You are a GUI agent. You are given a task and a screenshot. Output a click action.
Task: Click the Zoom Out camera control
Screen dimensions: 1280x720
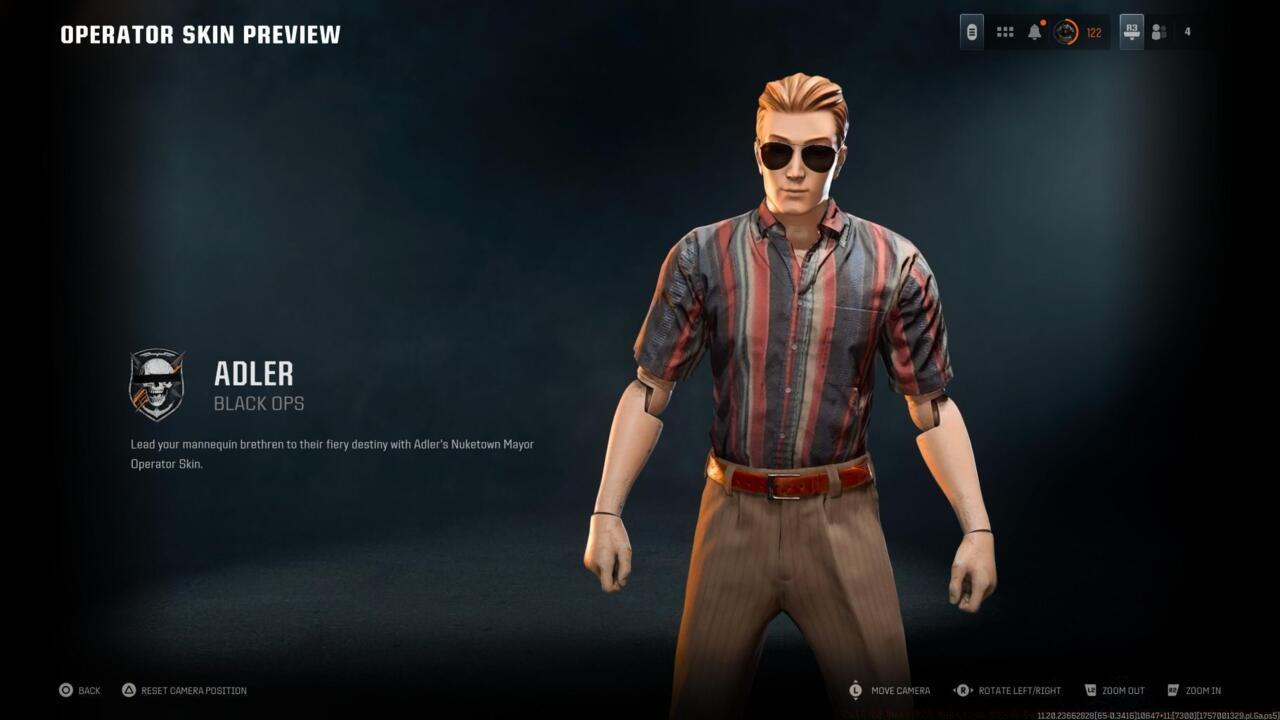pyautogui.click(x=1089, y=690)
